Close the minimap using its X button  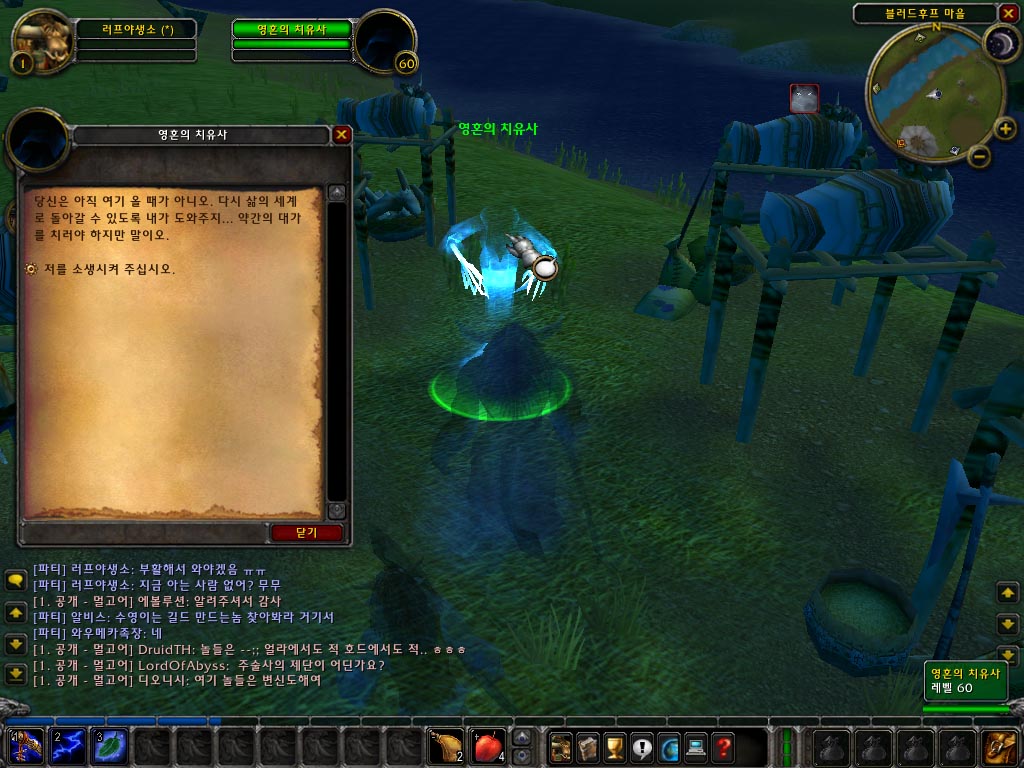click(x=1009, y=12)
